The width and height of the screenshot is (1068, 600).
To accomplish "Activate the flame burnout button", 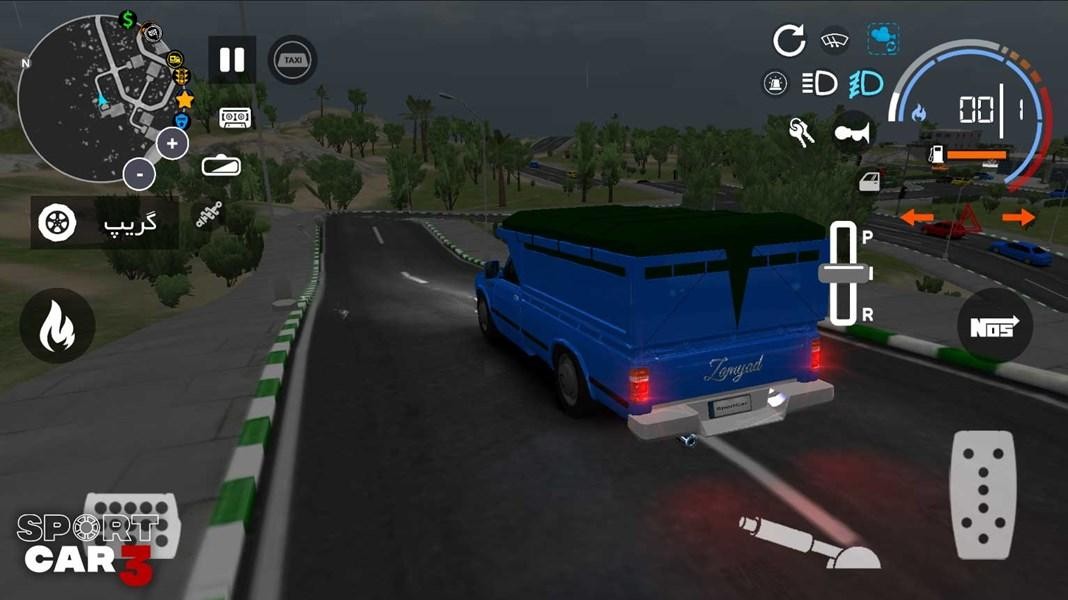I will 57,326.
